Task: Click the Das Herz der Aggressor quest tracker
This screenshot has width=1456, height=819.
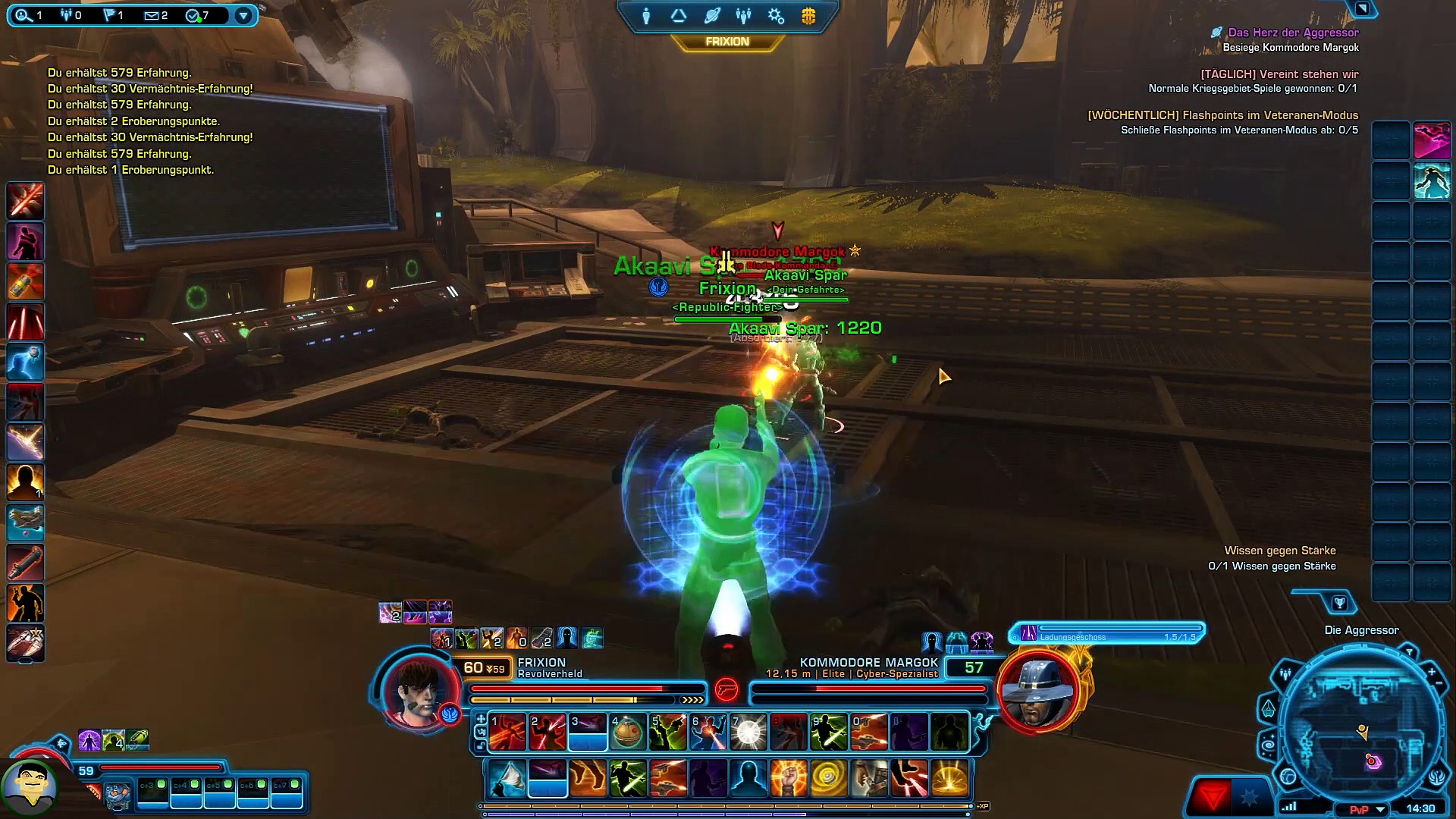Action: click(x=1293, y=33)
